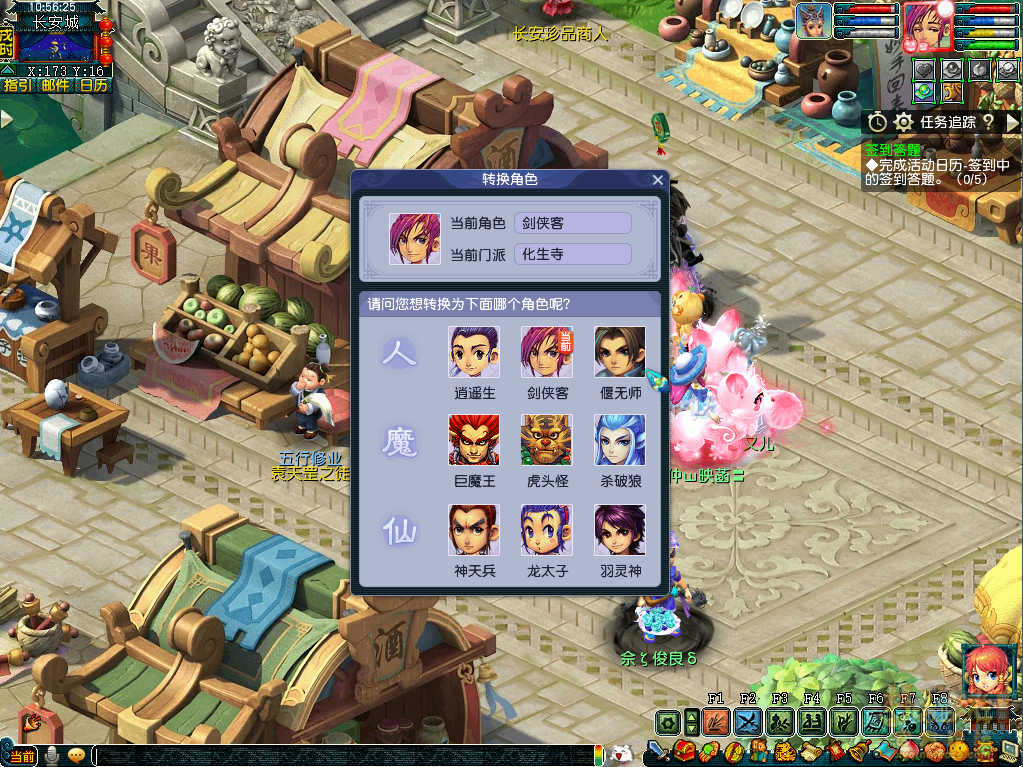Image resolution: width=1023 pixels, height=767 pixels.
Task: Choose the 羽灵神 character portrait
Action: (x=620, y=530)
